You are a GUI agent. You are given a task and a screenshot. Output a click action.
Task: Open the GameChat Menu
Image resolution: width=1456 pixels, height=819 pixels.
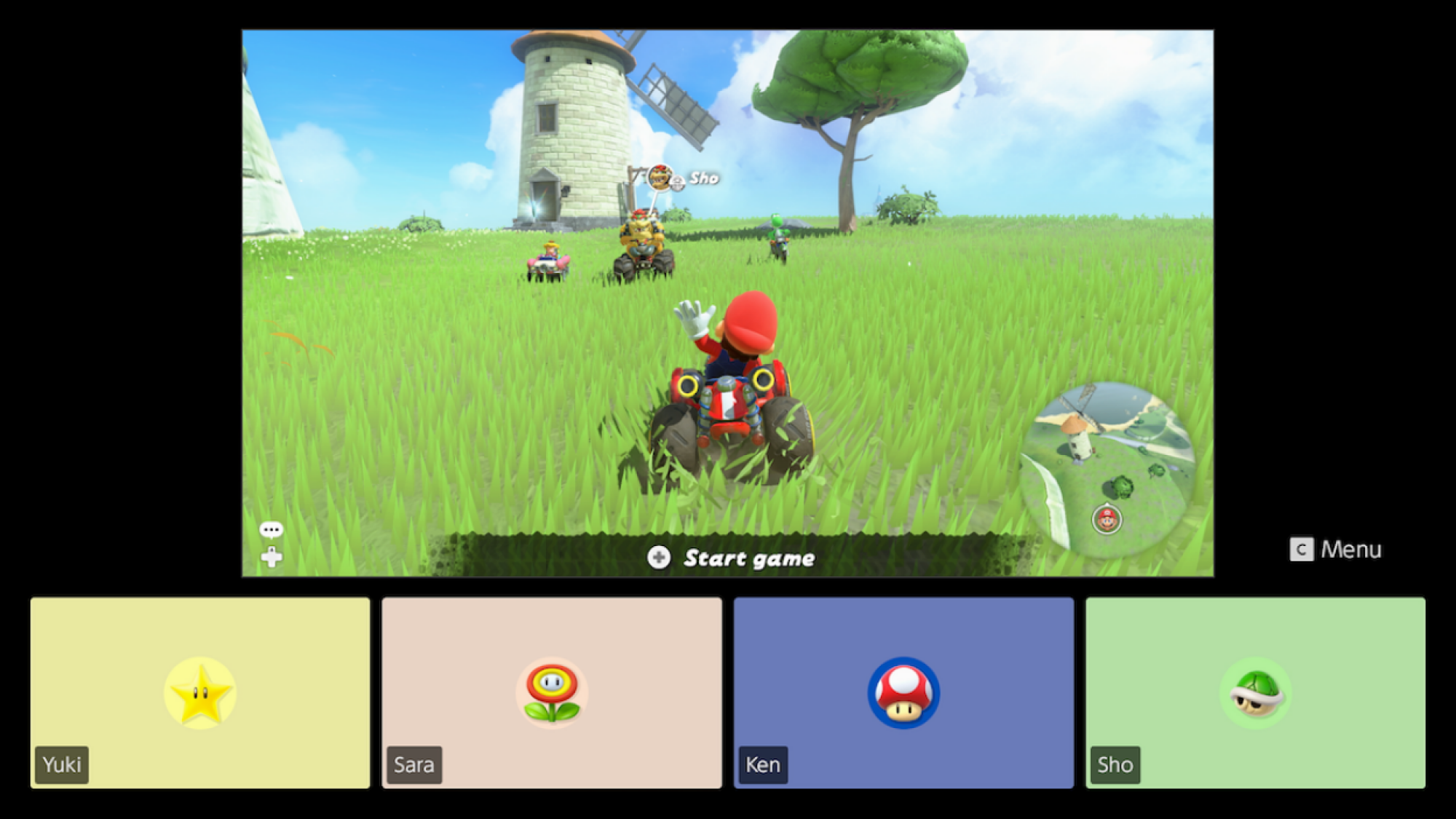tap(1335, 550)
